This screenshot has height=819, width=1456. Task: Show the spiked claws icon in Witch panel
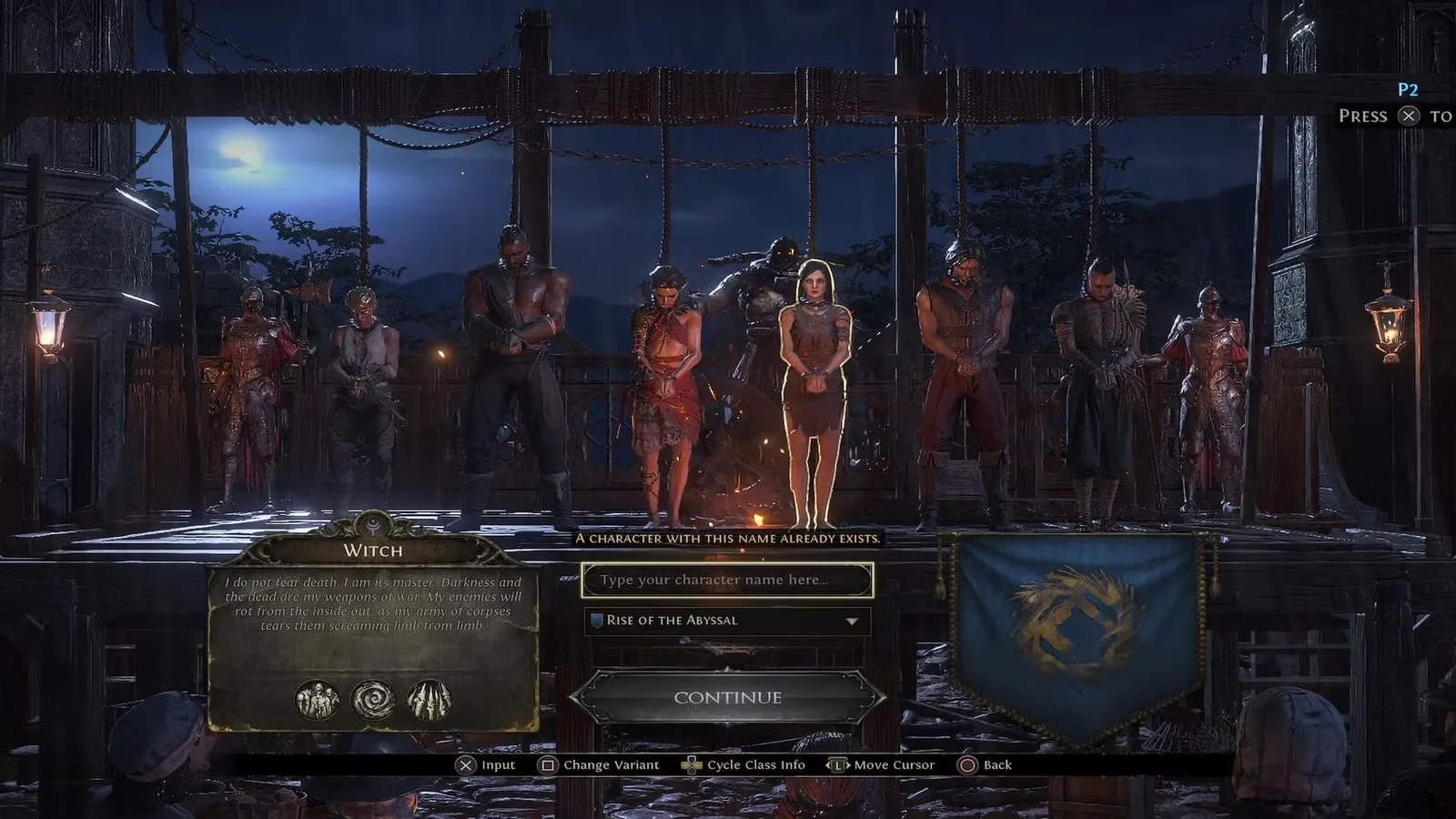[x=430, y=701]
